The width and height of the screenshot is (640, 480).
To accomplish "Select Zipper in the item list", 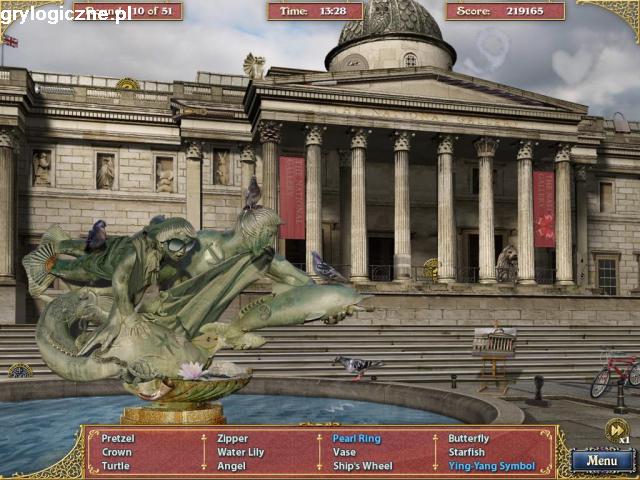I will click(232, 438).
